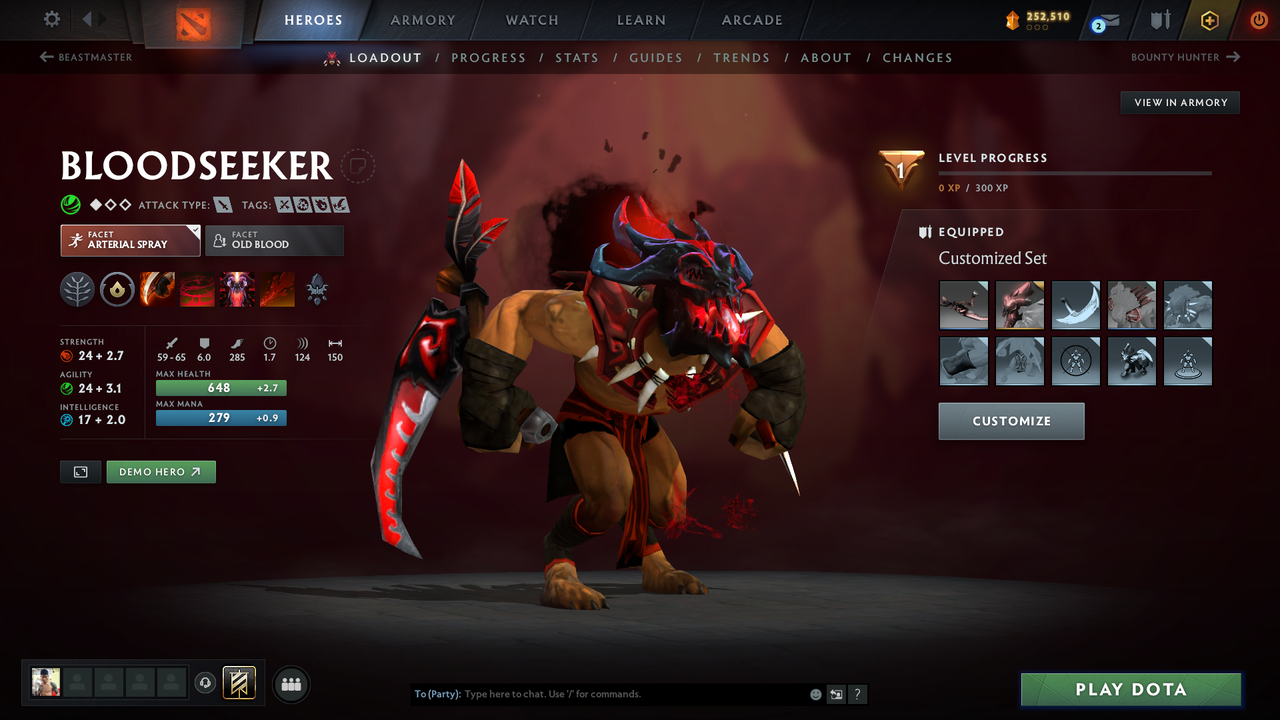Switch to the ARCADE tab
This screenshot has height=720, width=1280.
click(751, 20)
